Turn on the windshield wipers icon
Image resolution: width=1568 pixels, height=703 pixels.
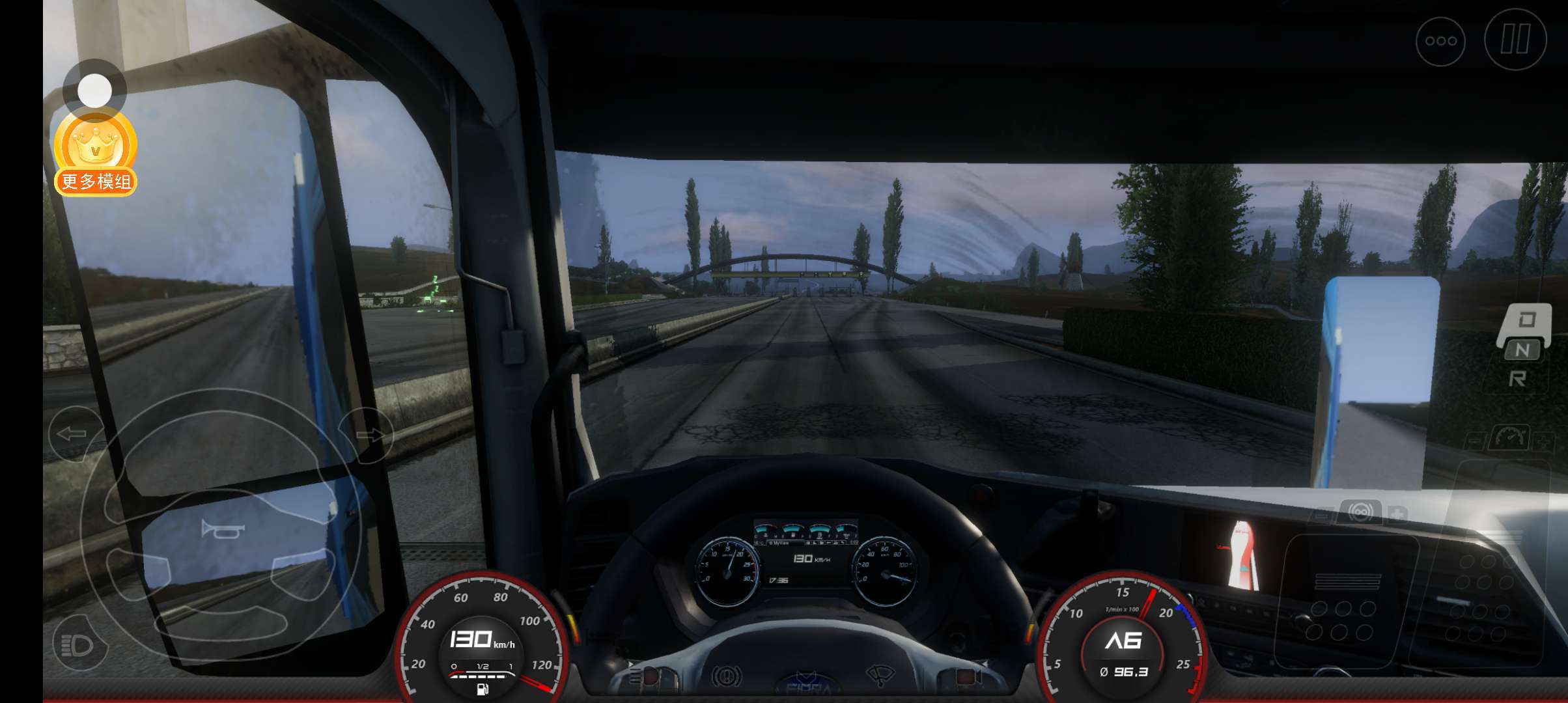(x=880, y=675)
